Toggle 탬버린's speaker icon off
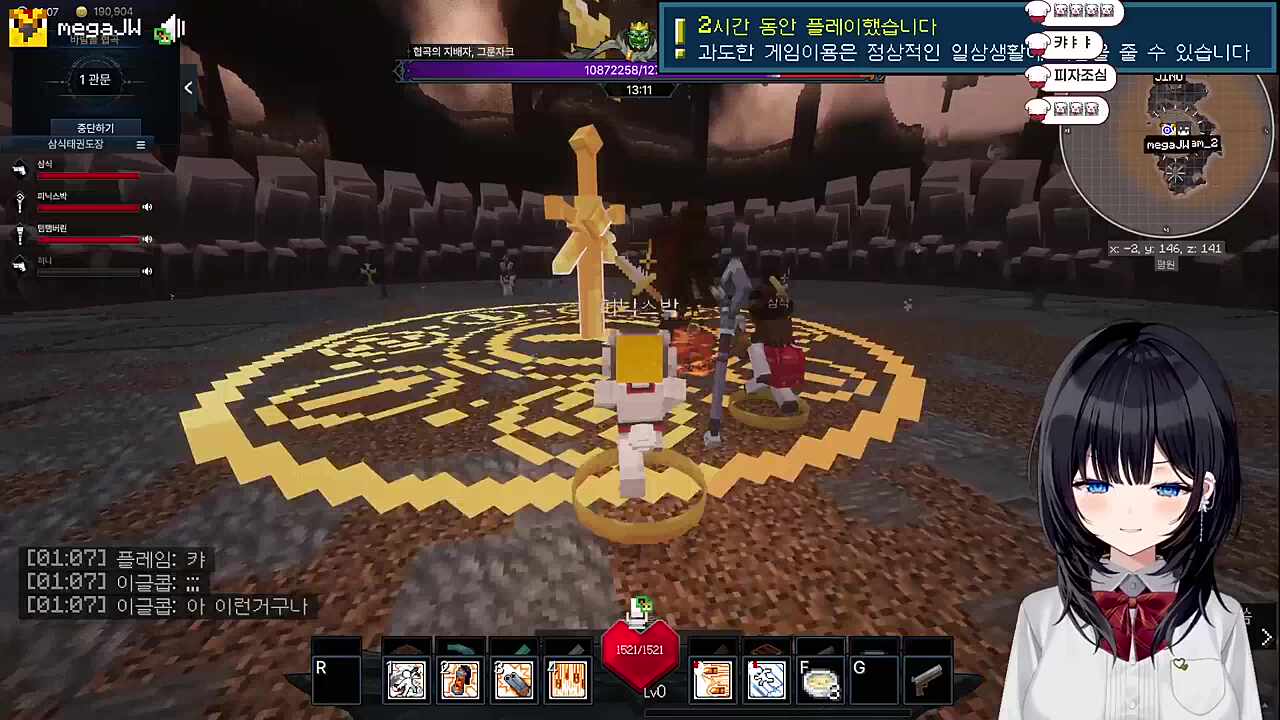This screenshot has height=720, width=1280. [x=146, y=239]
